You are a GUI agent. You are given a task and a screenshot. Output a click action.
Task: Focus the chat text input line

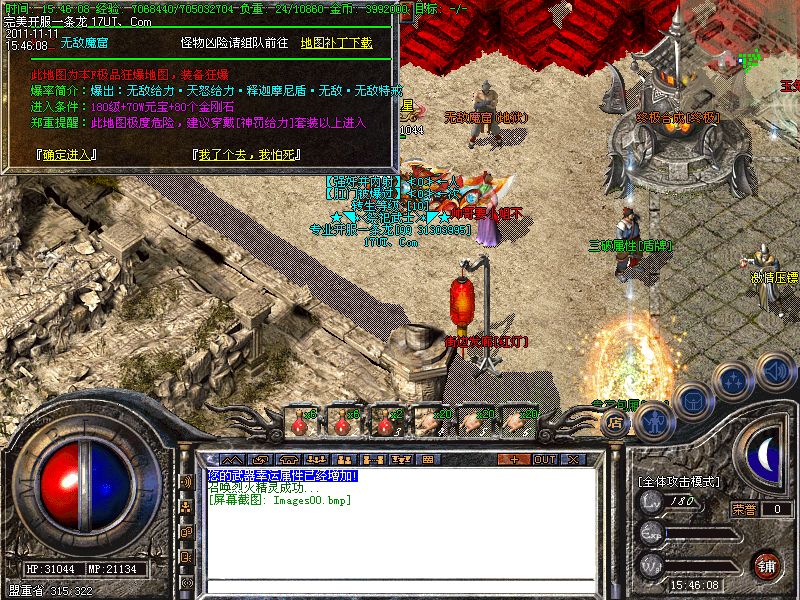pyautogui.click(x=400, y=584)
